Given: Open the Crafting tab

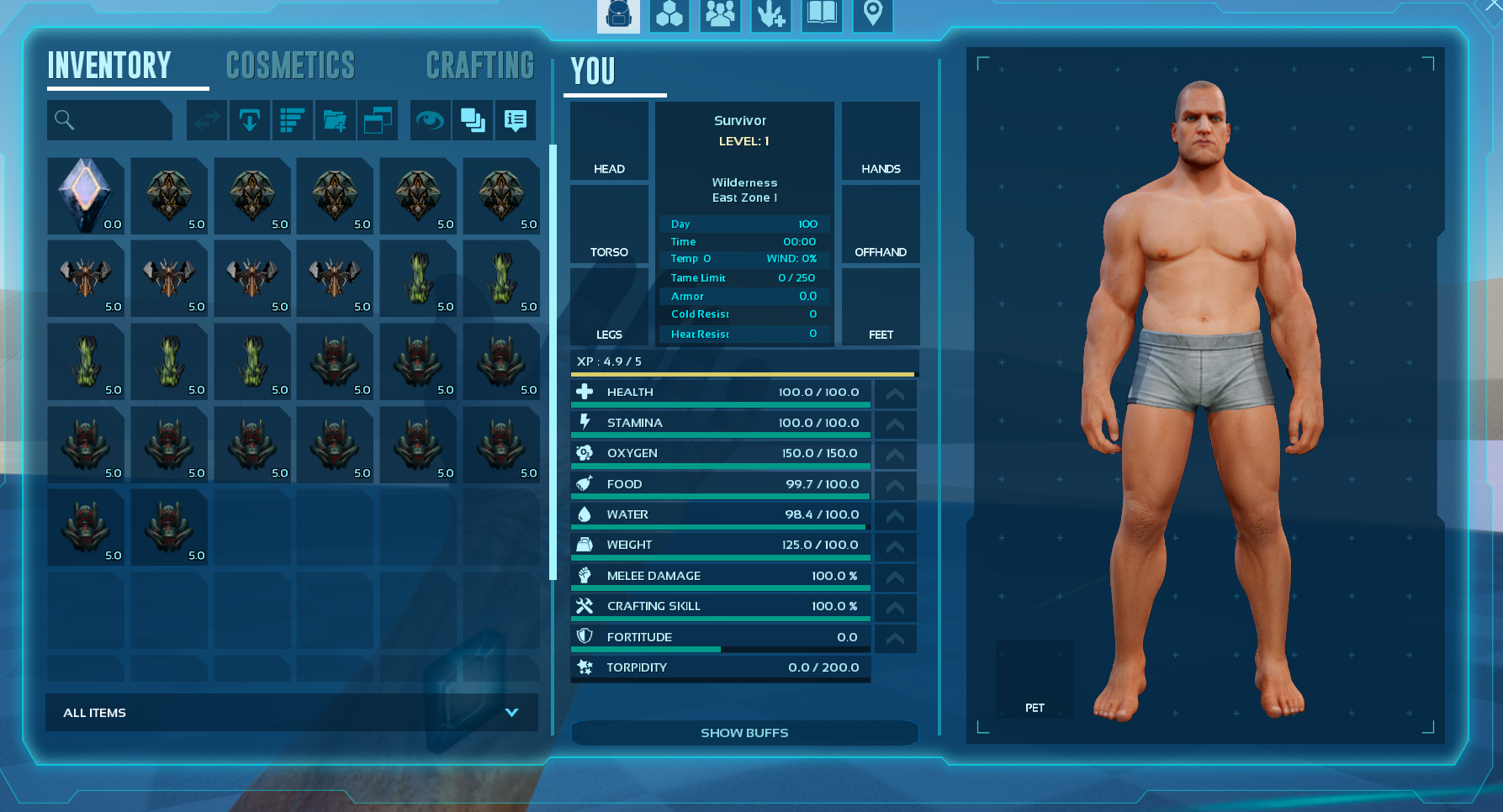Looking at the screenshot, I should [479, 66].
